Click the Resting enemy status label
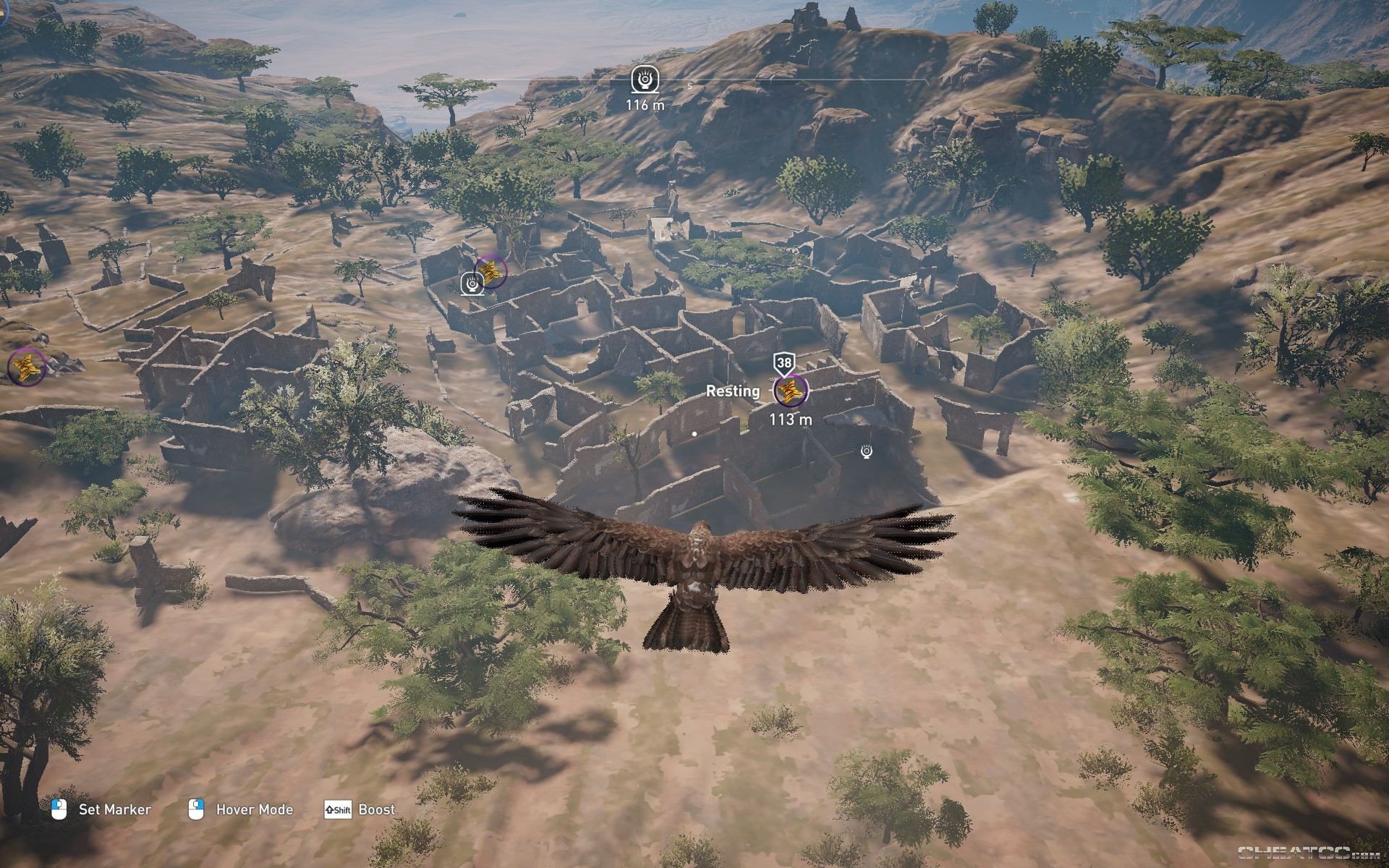This screenshot has height=868, width=1389. 733,391
